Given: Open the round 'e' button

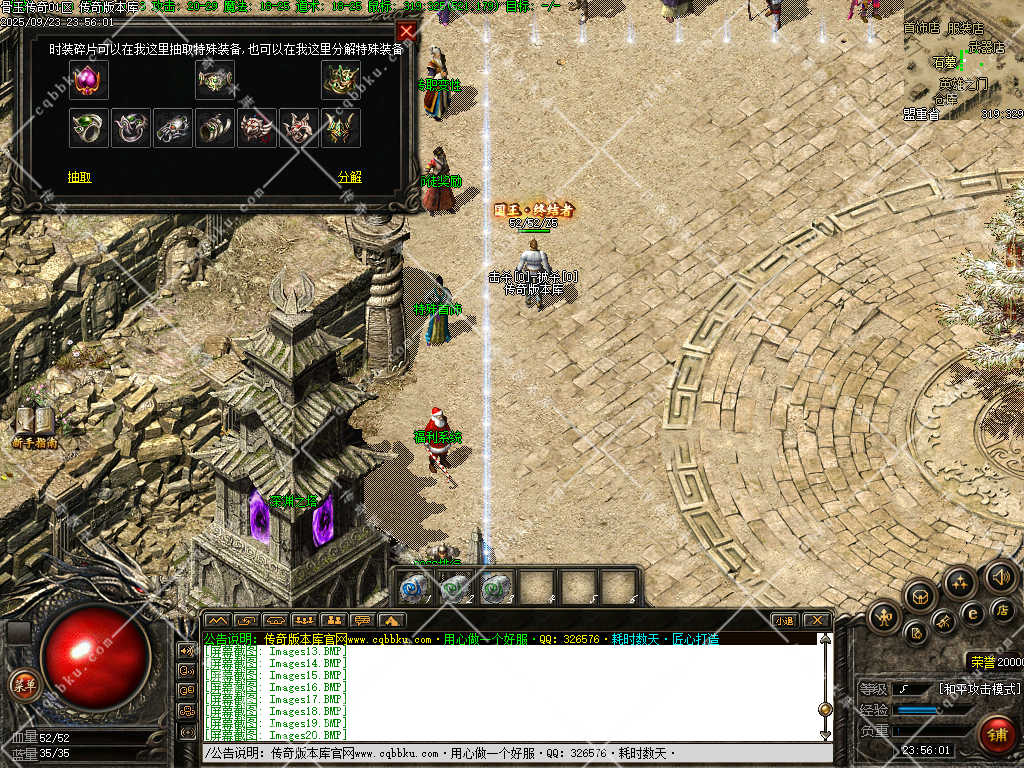Looking at the screenshot, I should coord(971,613).
